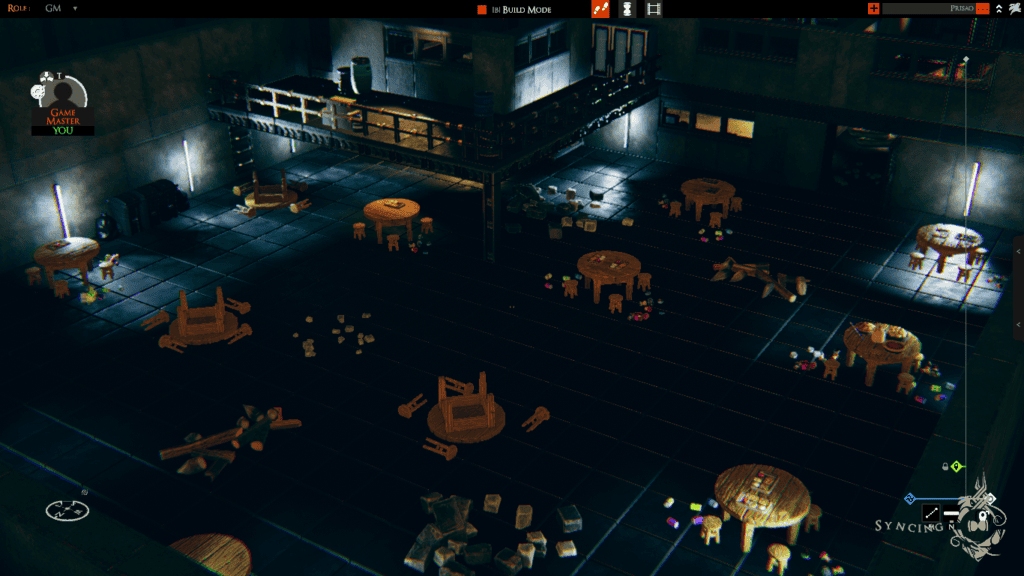Open the hourglass turn mode icon
This screenshot has width=1024, height=576.
(627, 9)
